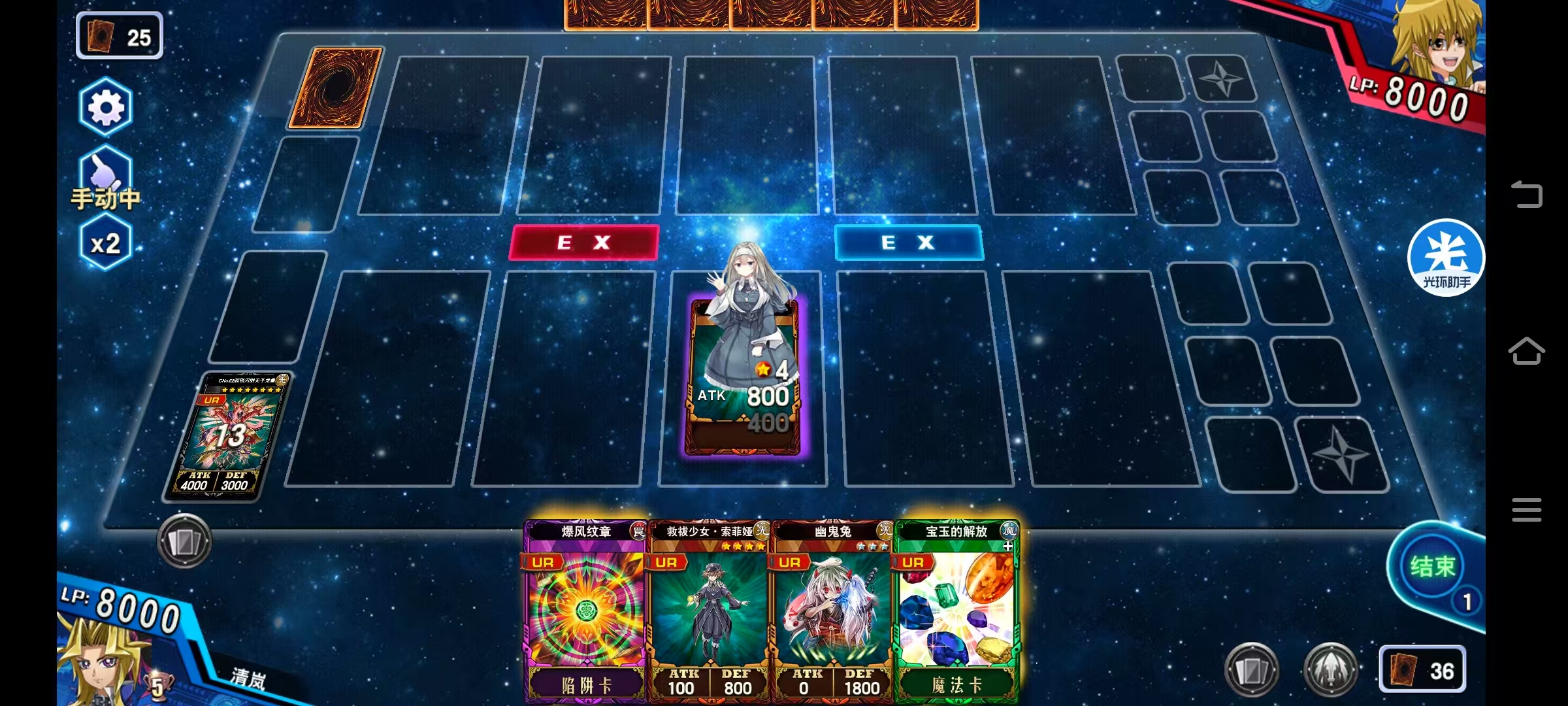1568x706 pixels.
Task: Open my main deck showing 36 cards
Action: 1422,669
